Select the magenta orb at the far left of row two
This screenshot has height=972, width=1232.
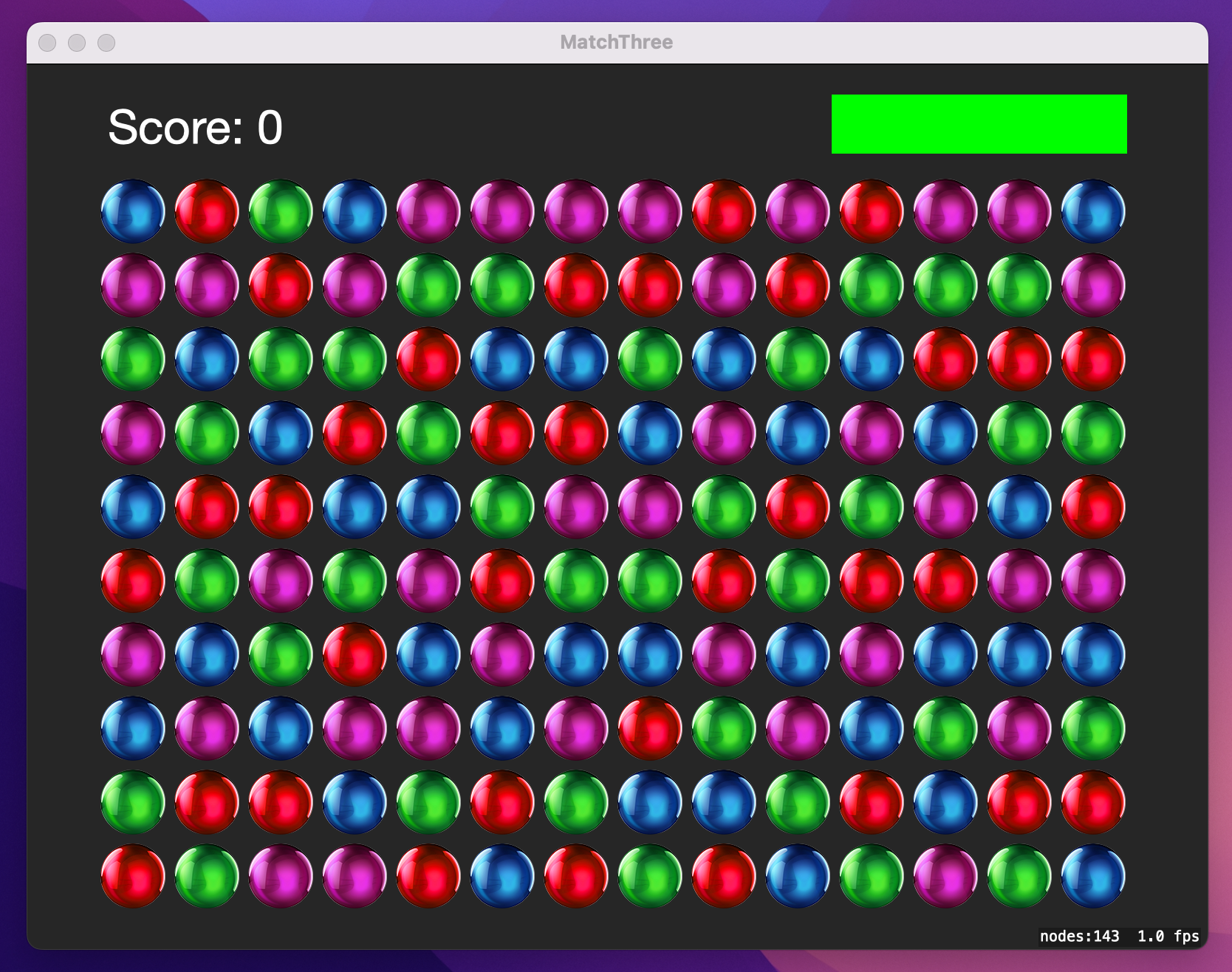point(134,284)
